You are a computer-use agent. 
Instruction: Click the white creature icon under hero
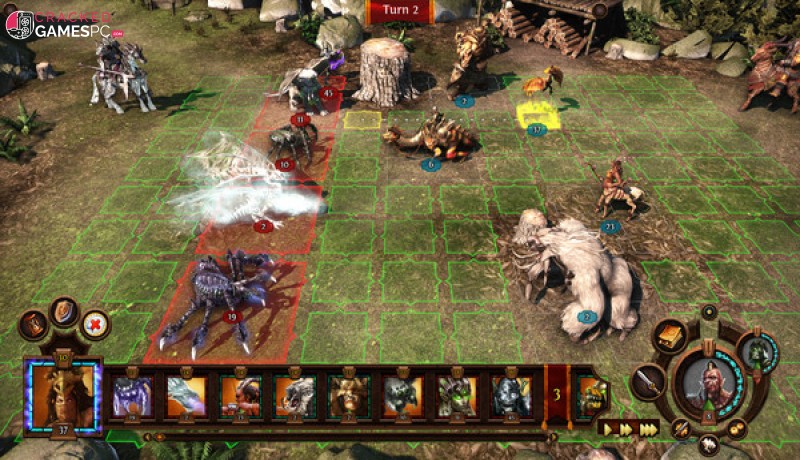pyautogui.click(x=710, y=443)
